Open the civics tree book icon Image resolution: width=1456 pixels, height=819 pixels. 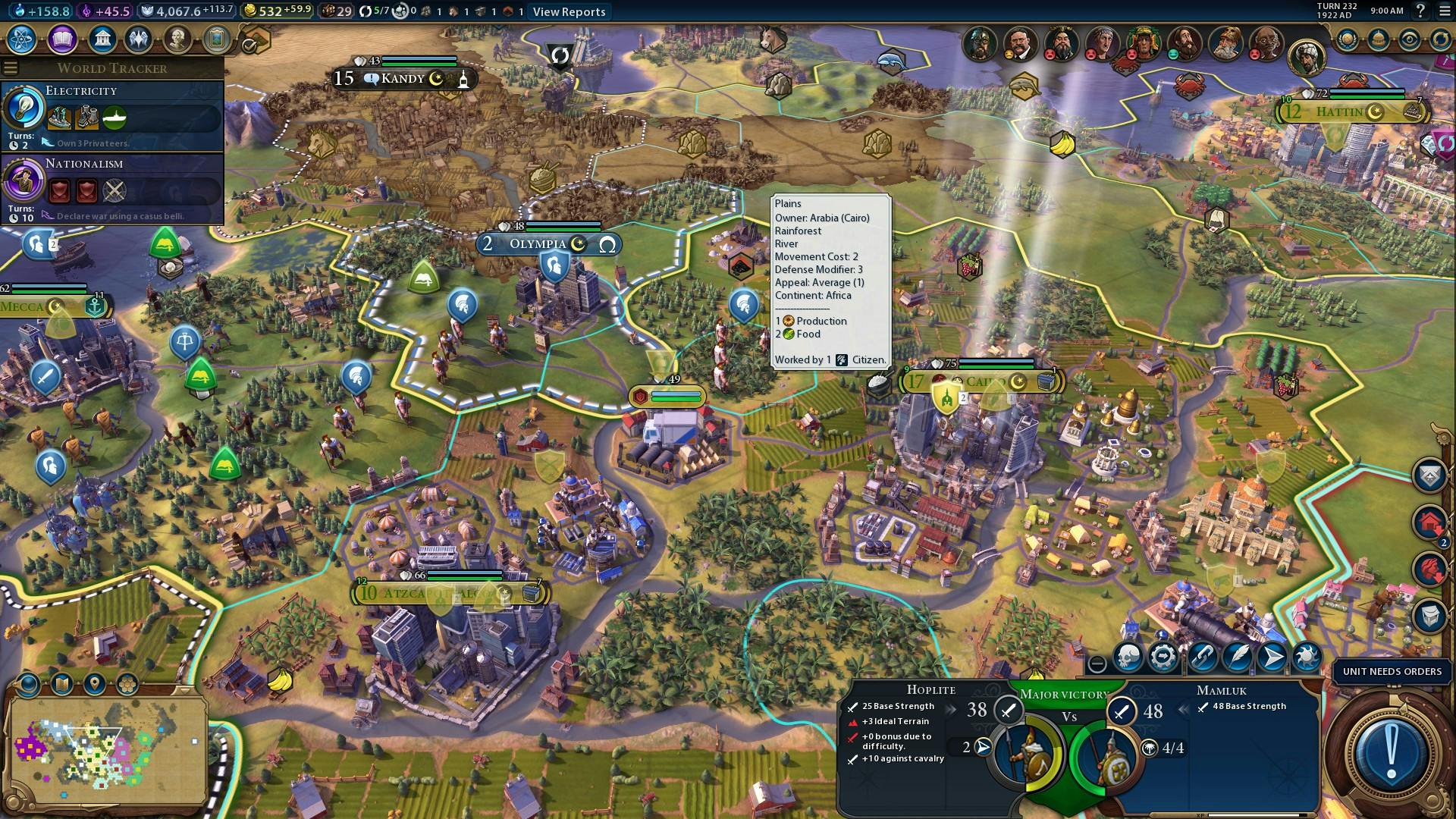tap(62, 39)
